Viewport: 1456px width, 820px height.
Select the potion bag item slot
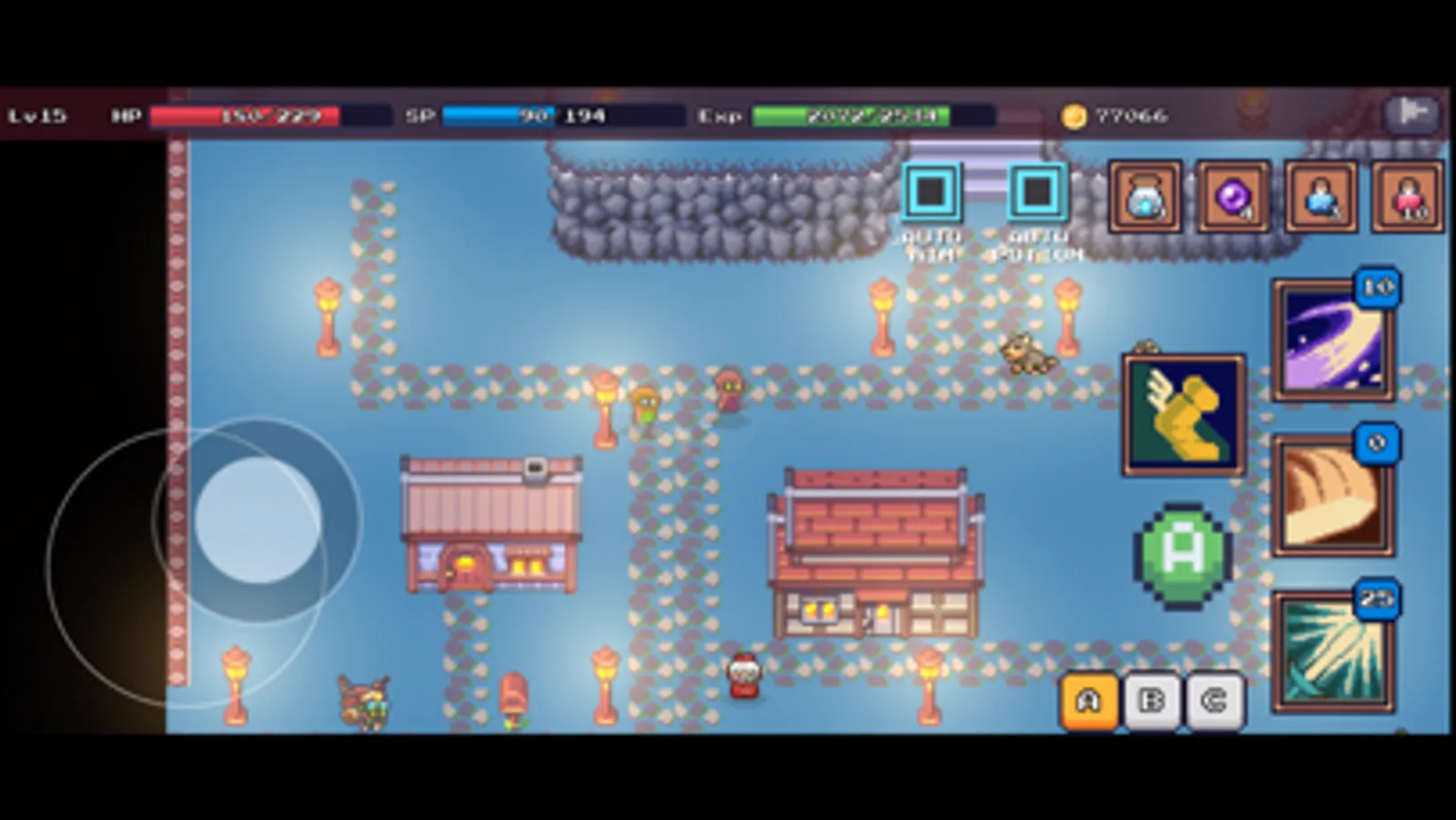(1146, 197)
